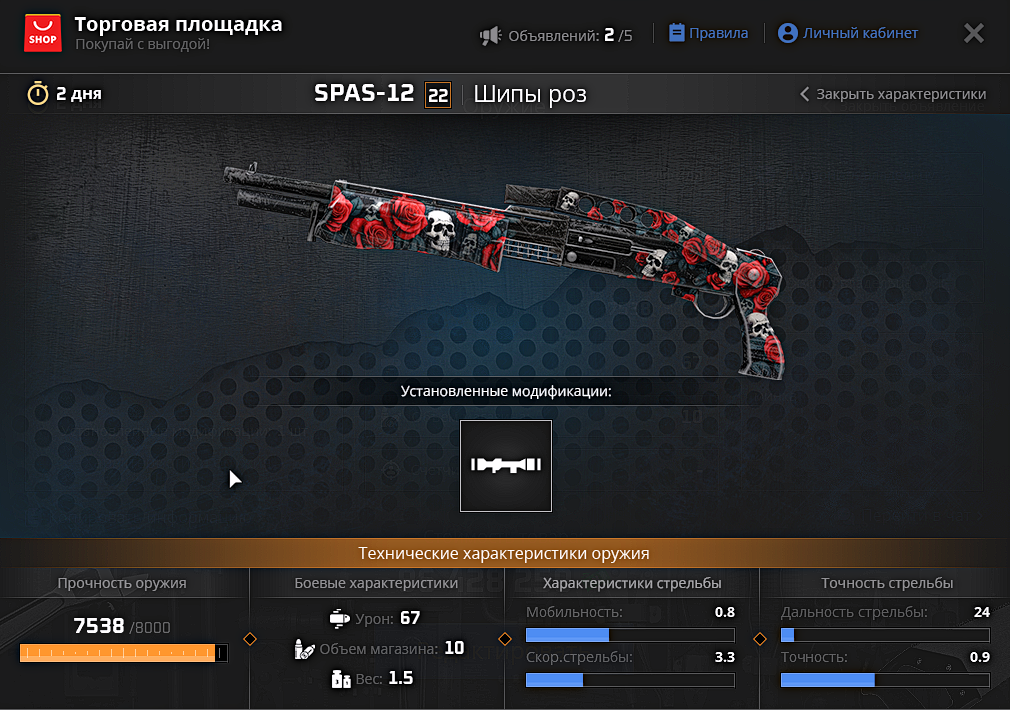This screenshot has width=1010, height=710.
Task: Open the Правила rules page
Action: click(708, 33)
